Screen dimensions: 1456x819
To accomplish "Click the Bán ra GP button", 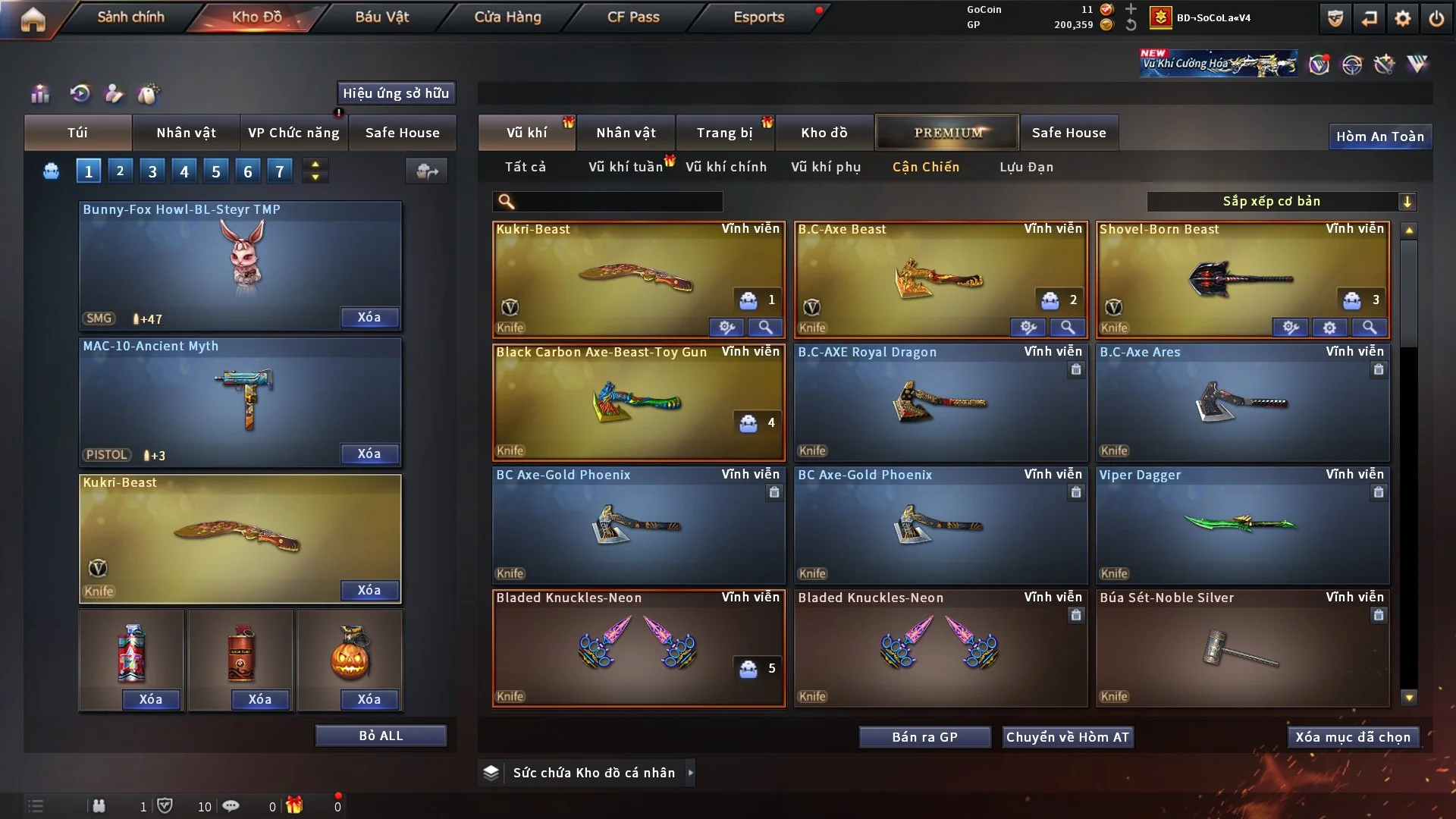I will click(924, 736).
